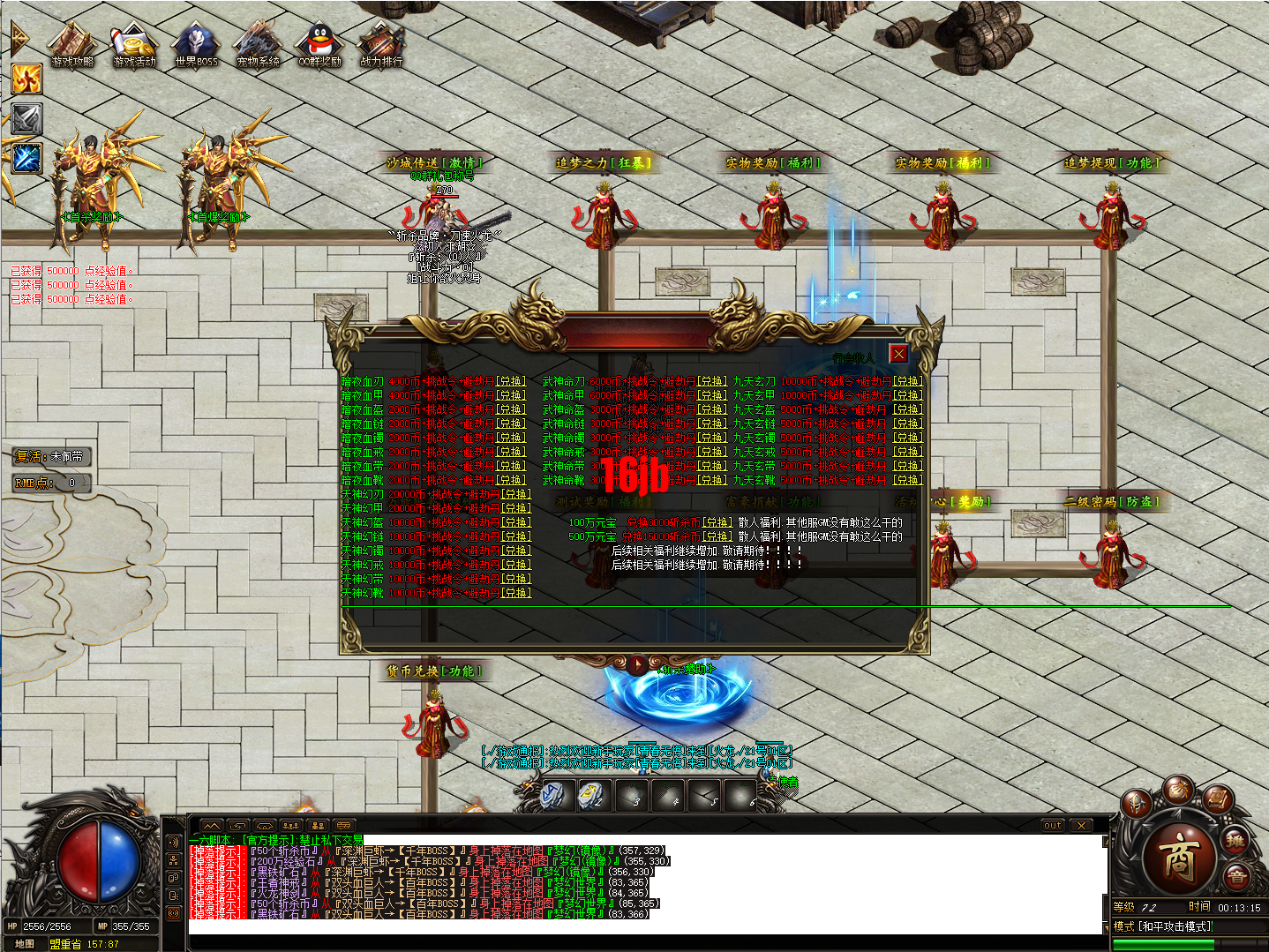Toggle the 和平攻击模式 attack mode
1269x952 pixels.
pos(1163,926)
